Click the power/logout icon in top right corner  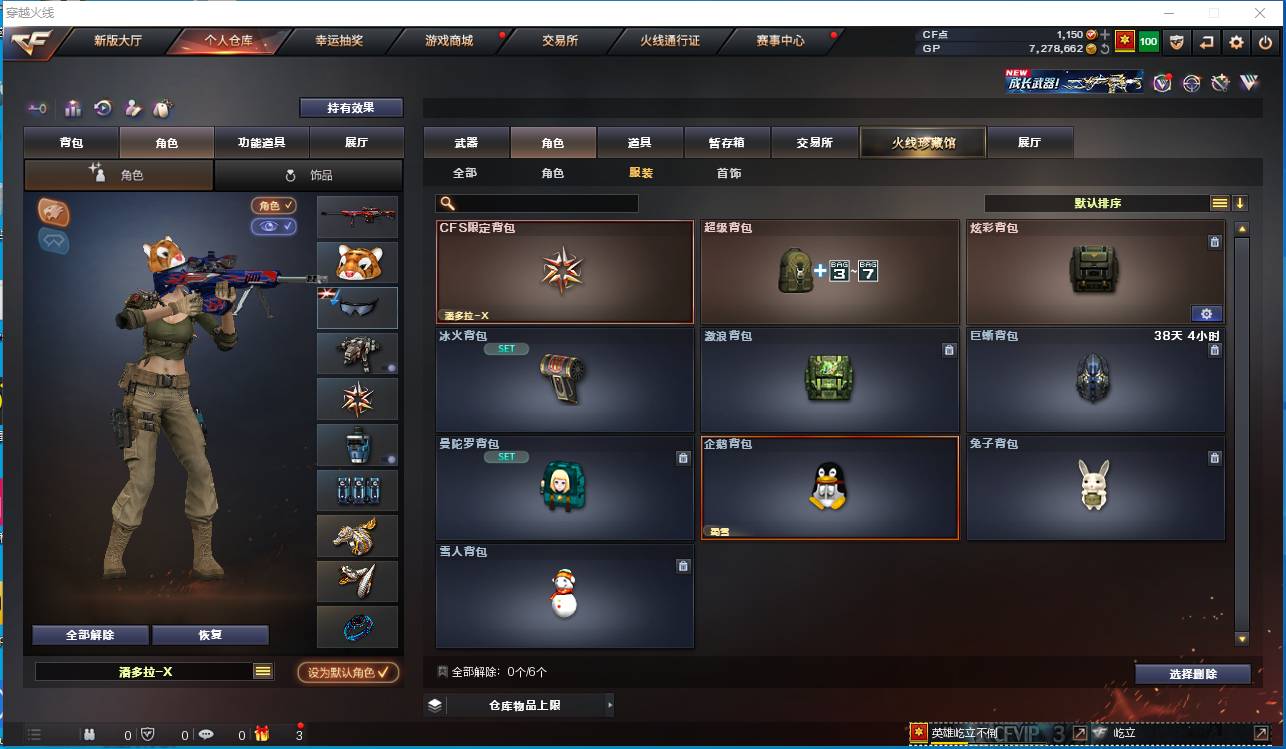(x=1265, y=41)
